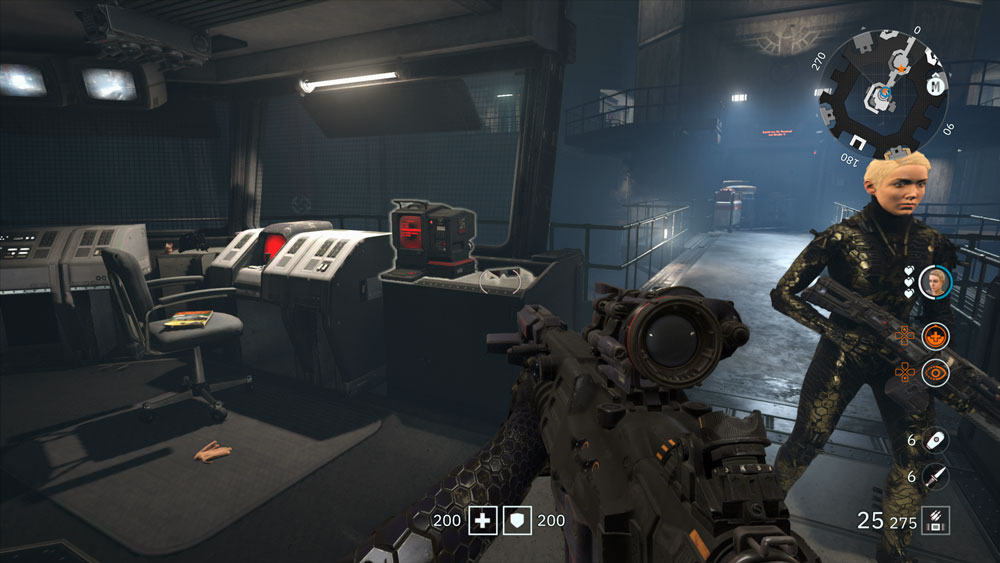This screenshot has height=563, width=1000.
Task: Select the throwing knife slot icon
Action: pos(935,476)
